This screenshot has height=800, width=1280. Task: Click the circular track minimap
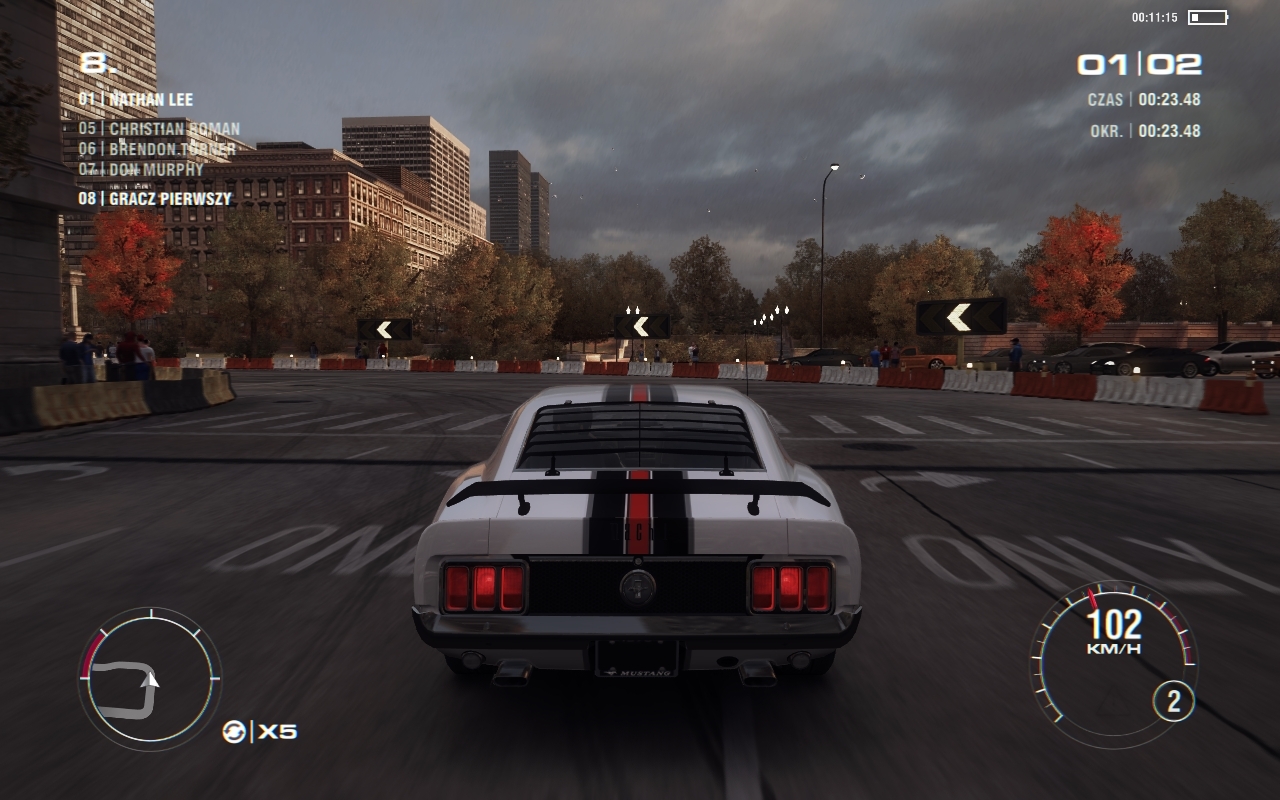coord(149,680)
